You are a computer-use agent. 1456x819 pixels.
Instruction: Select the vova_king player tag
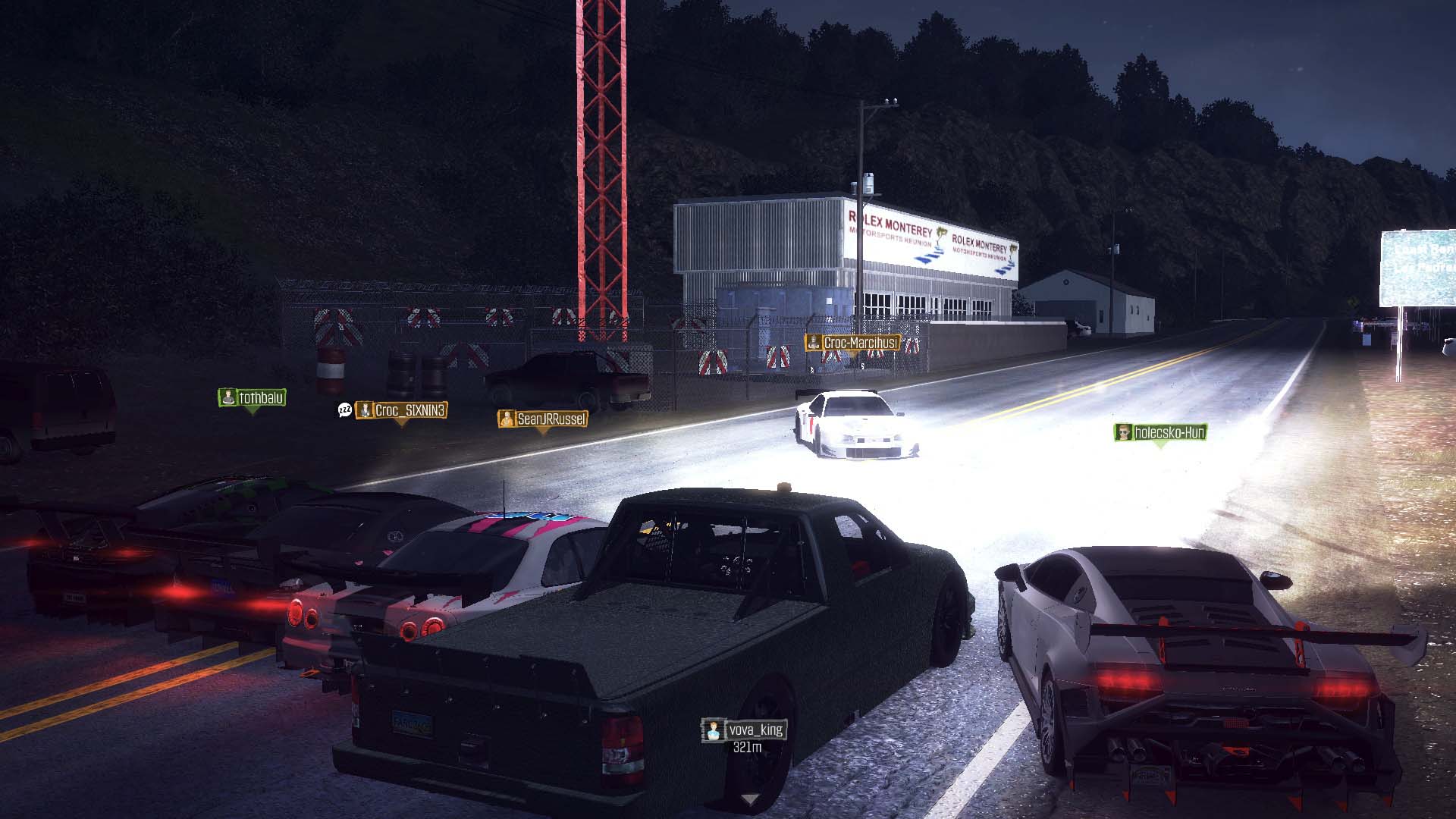tap(745, 730)
